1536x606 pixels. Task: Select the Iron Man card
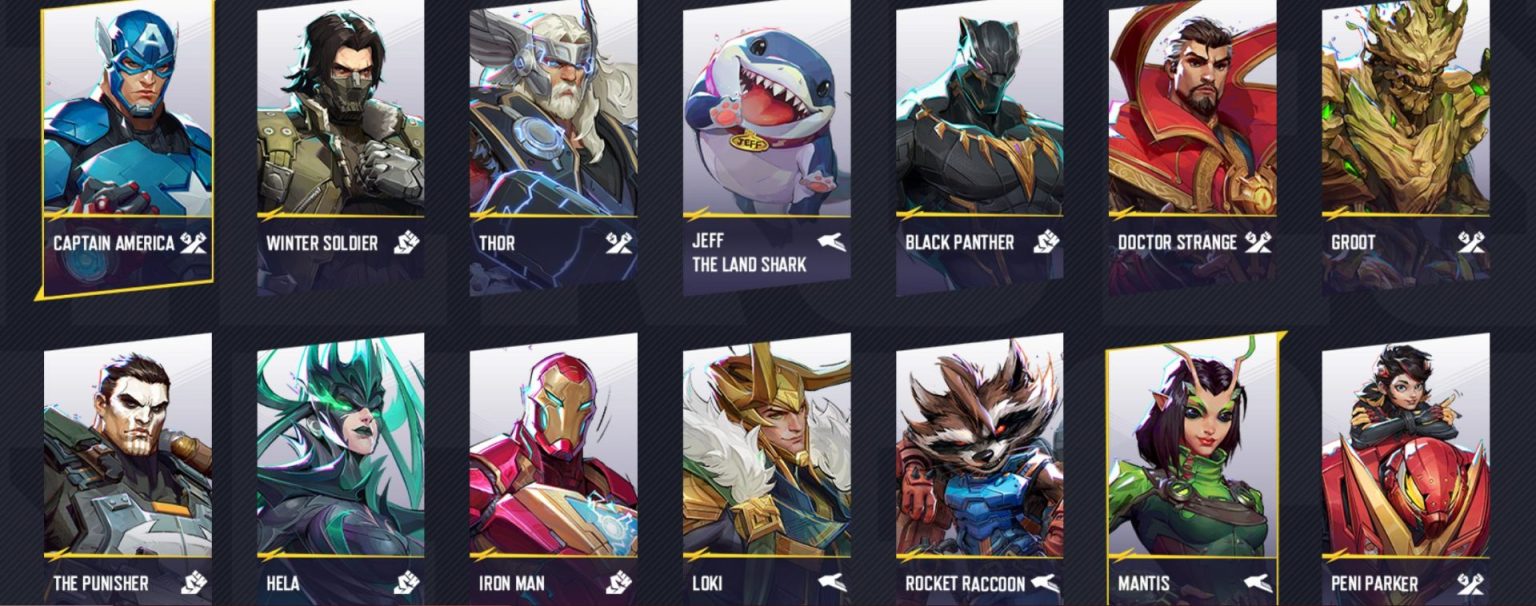(553, 460)
